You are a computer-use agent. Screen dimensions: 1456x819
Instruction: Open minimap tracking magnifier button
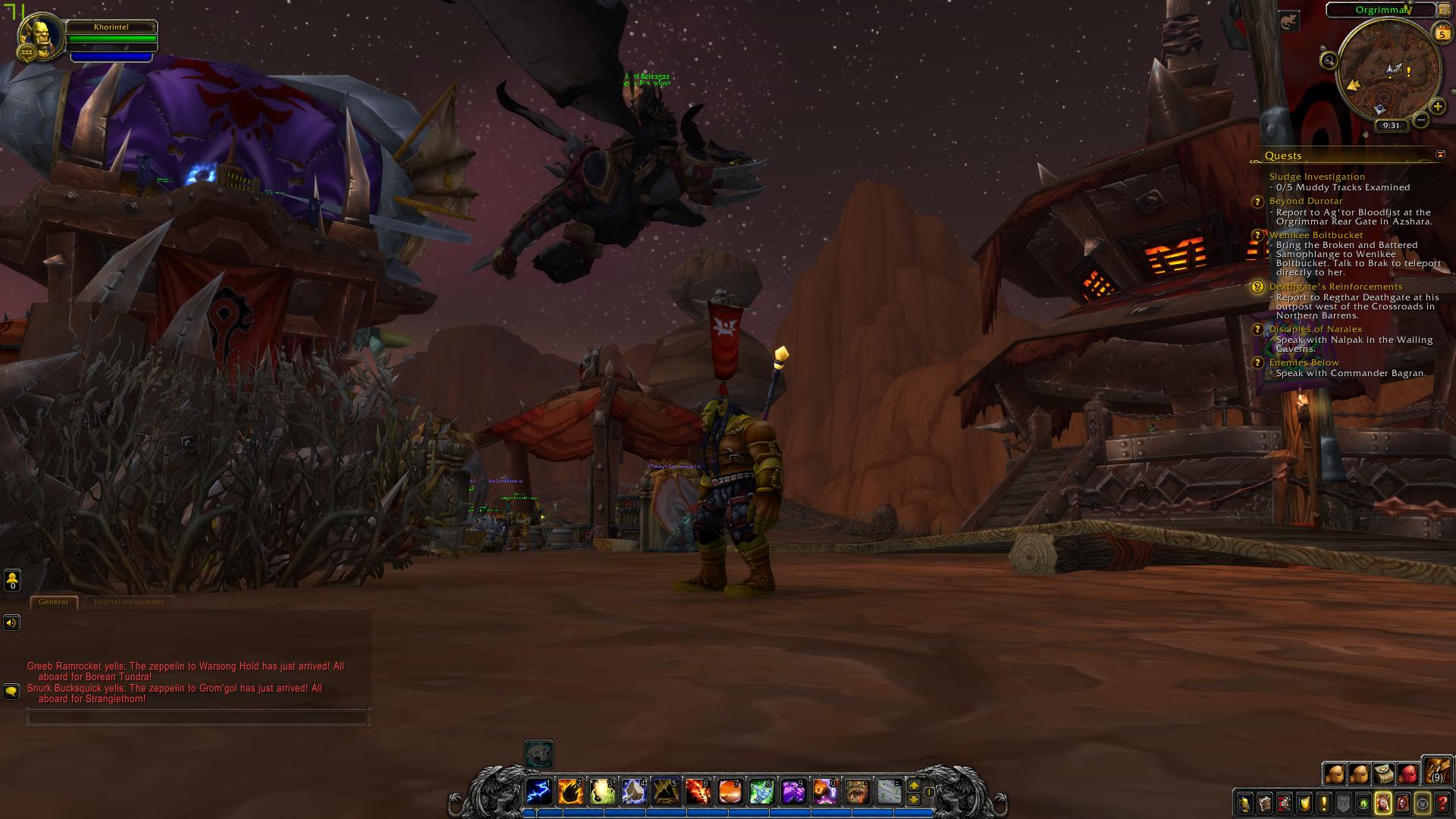1329,61
